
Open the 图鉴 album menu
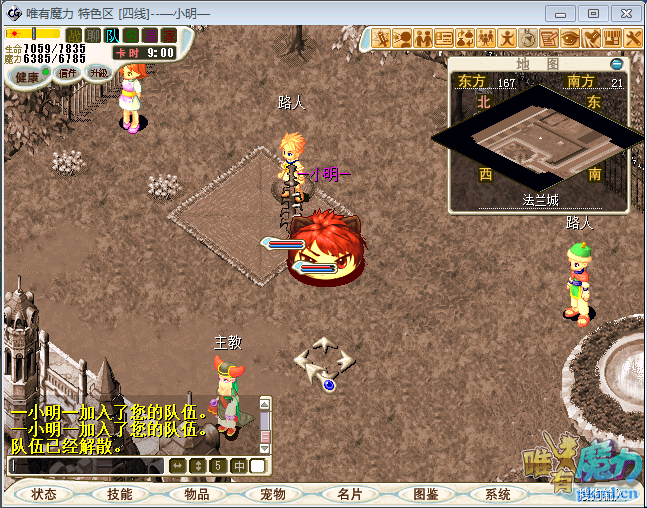(x=425, y=494)
